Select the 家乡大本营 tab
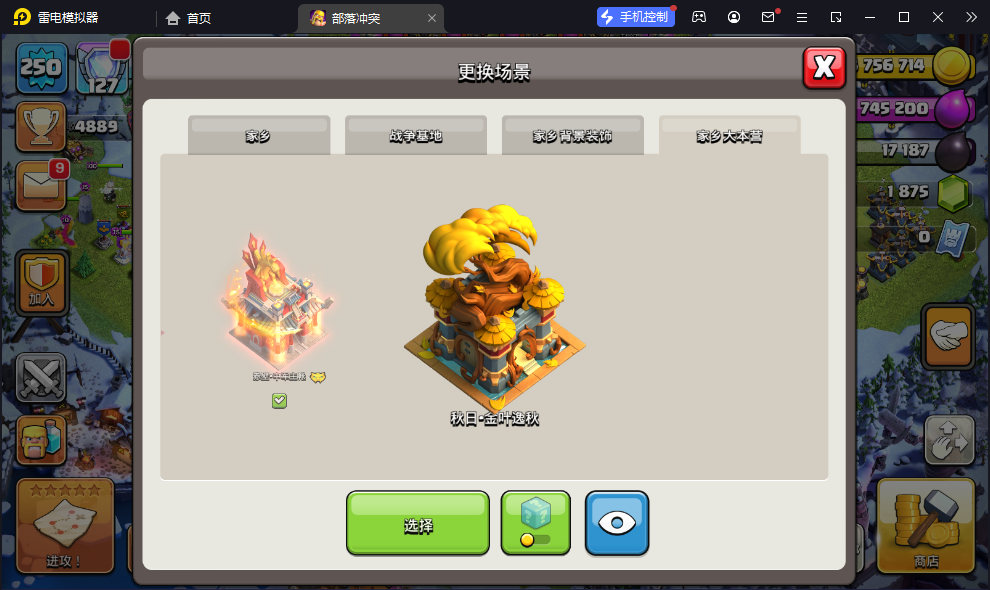 729,136
